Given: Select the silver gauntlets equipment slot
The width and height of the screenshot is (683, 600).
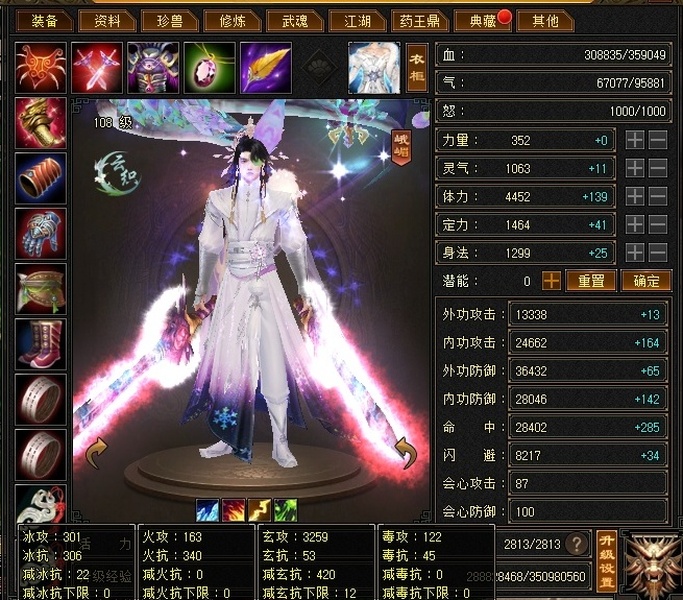Looking at the screenshot, I should click(x=41, y=234).
